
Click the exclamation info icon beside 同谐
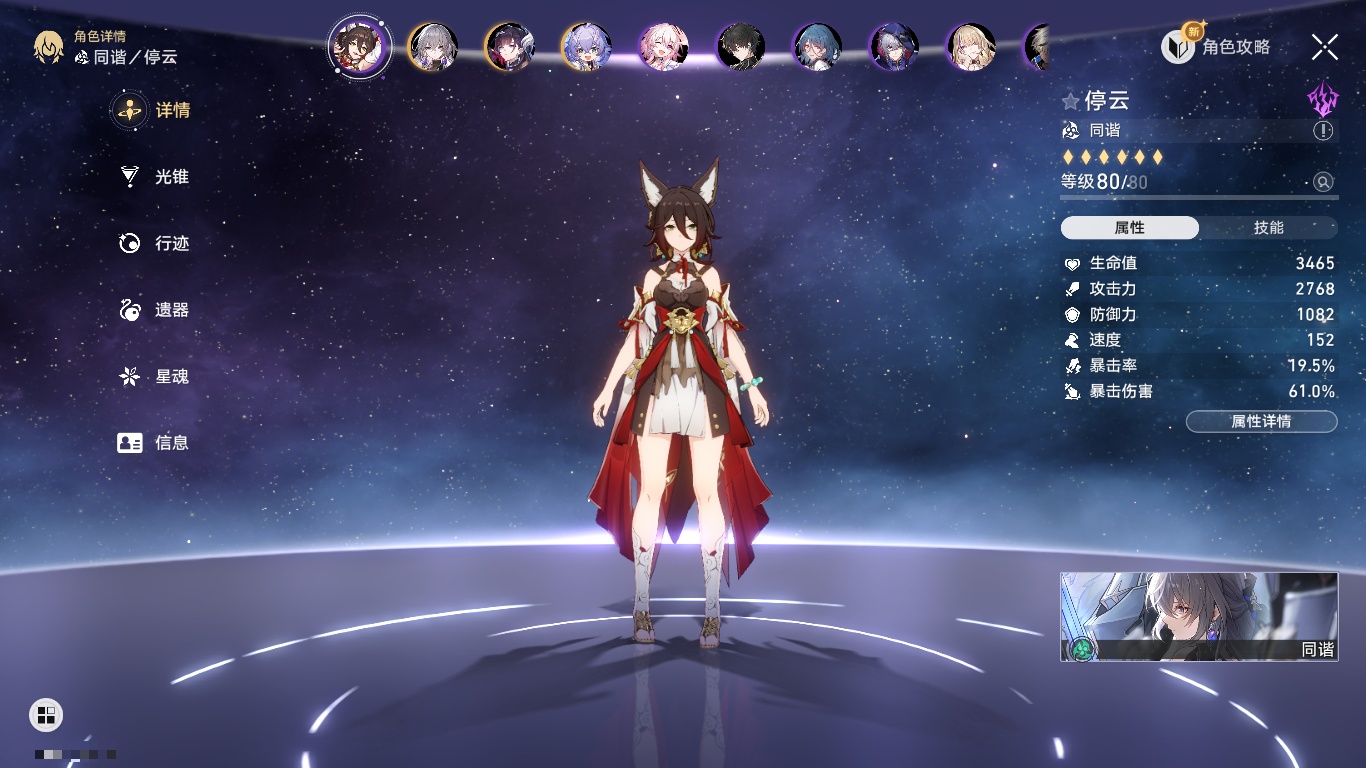point(1323,131)
